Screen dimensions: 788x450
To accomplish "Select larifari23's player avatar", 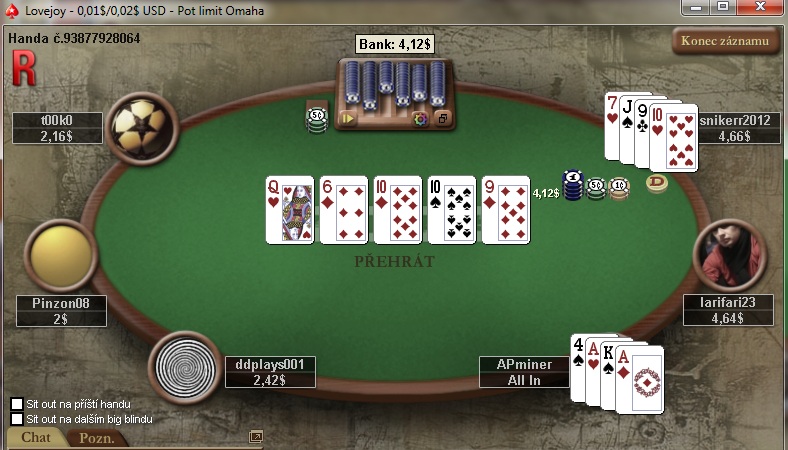I will coord(730,255).
